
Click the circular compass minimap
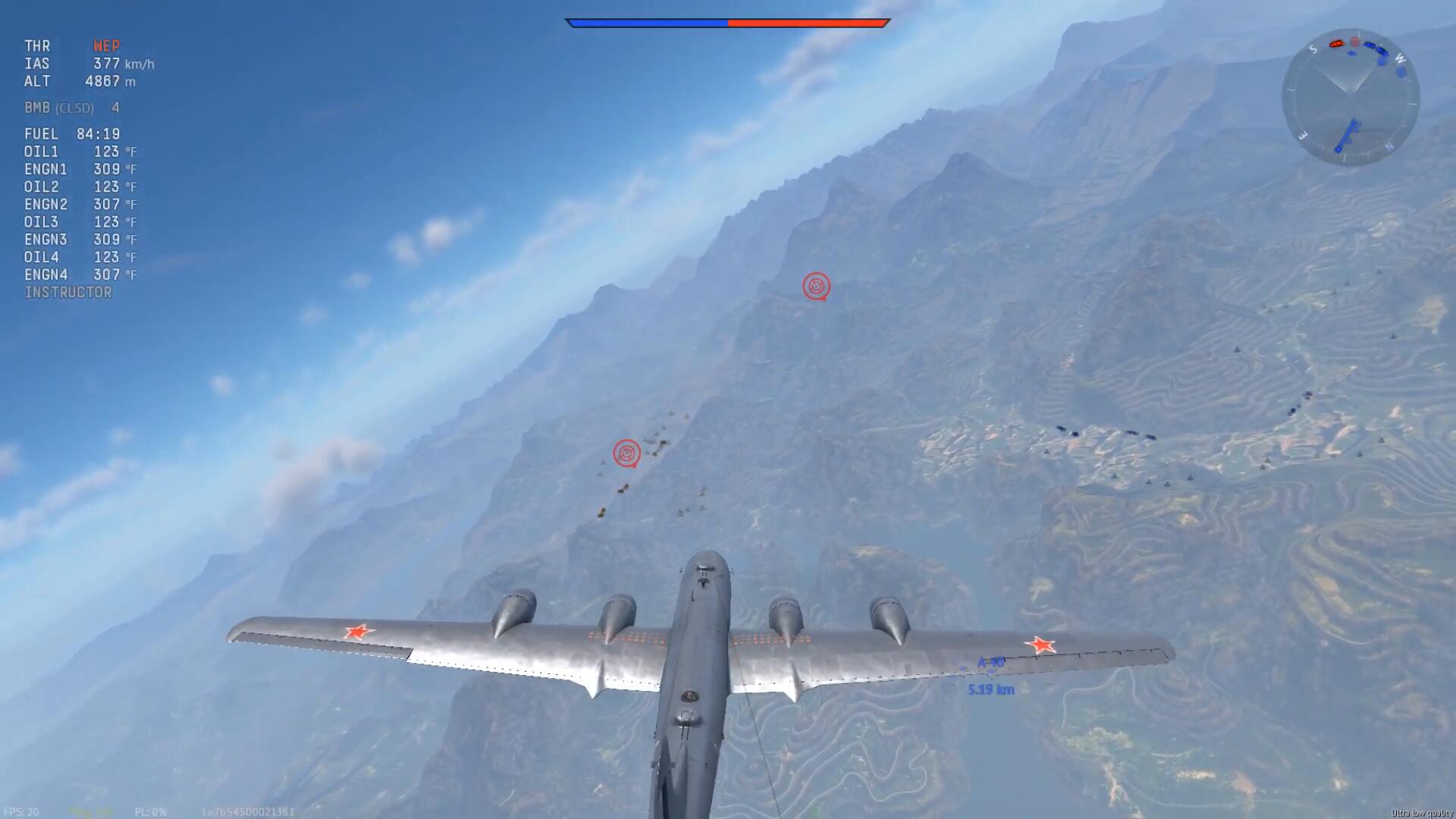tap(1351, 98)
